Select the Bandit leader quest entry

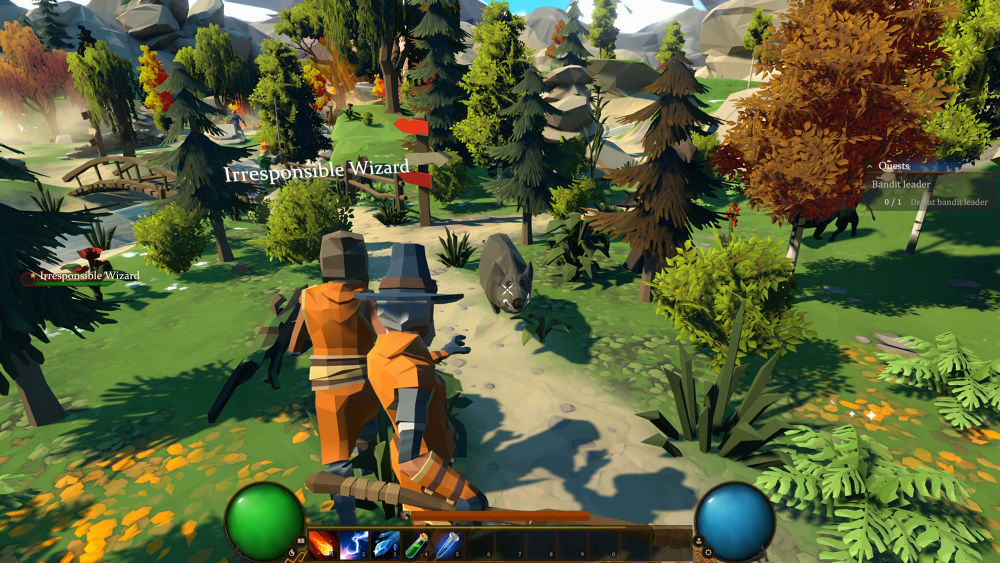coord(901,184)
